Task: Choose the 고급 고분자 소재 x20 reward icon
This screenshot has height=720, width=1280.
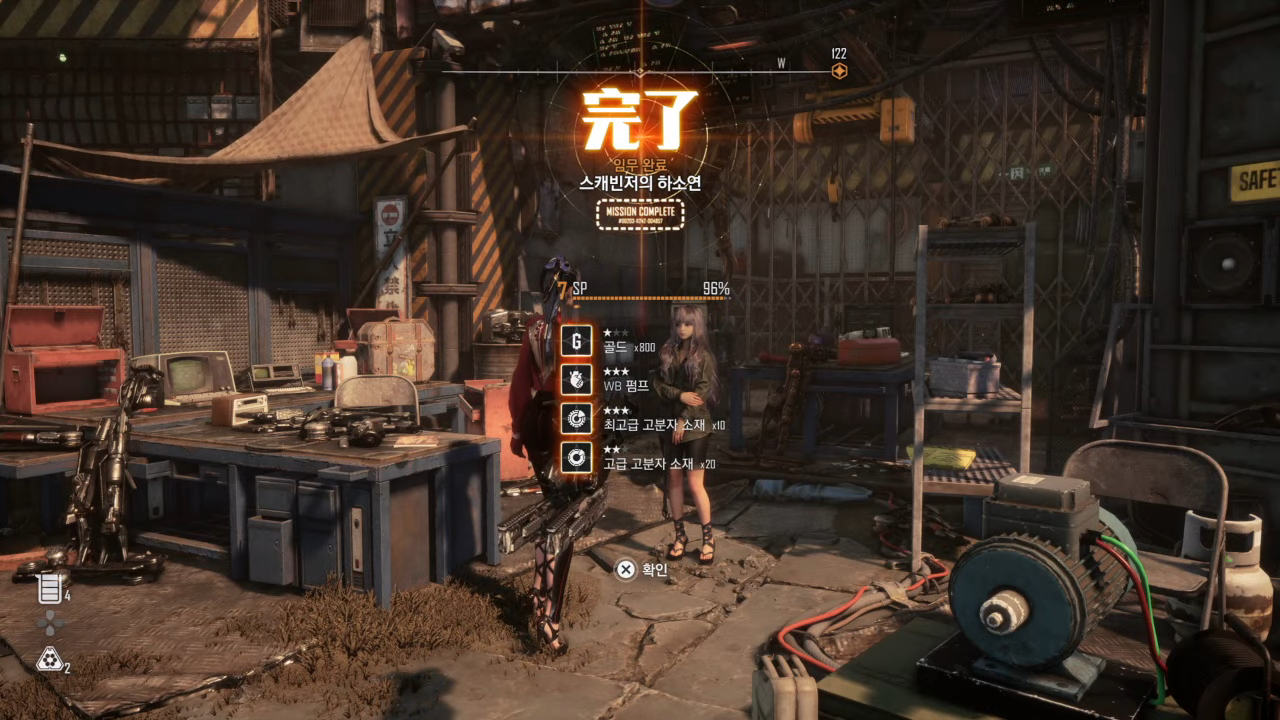Action: 576,457
